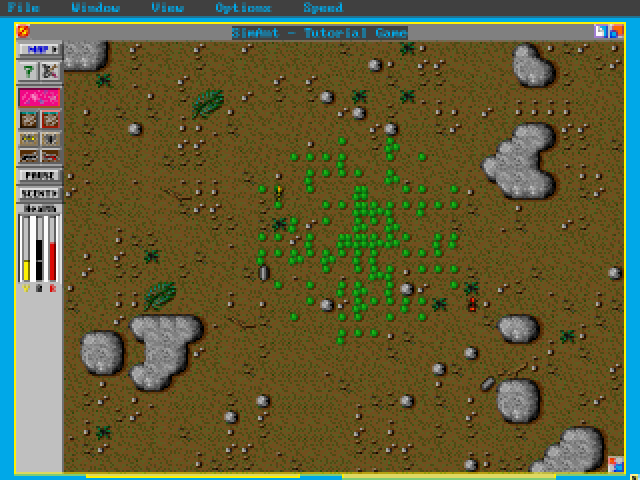Click the window resize box in the bottom-right corner
The image size is (640, 480).
coord(615,463)
